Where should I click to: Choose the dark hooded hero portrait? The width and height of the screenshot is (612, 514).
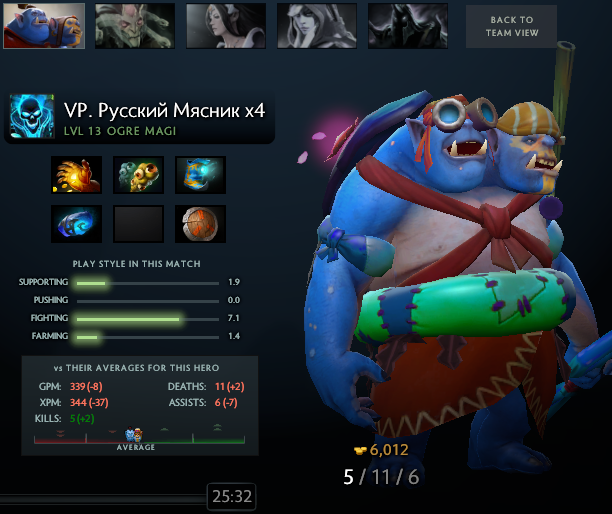[x=407, y=26]
